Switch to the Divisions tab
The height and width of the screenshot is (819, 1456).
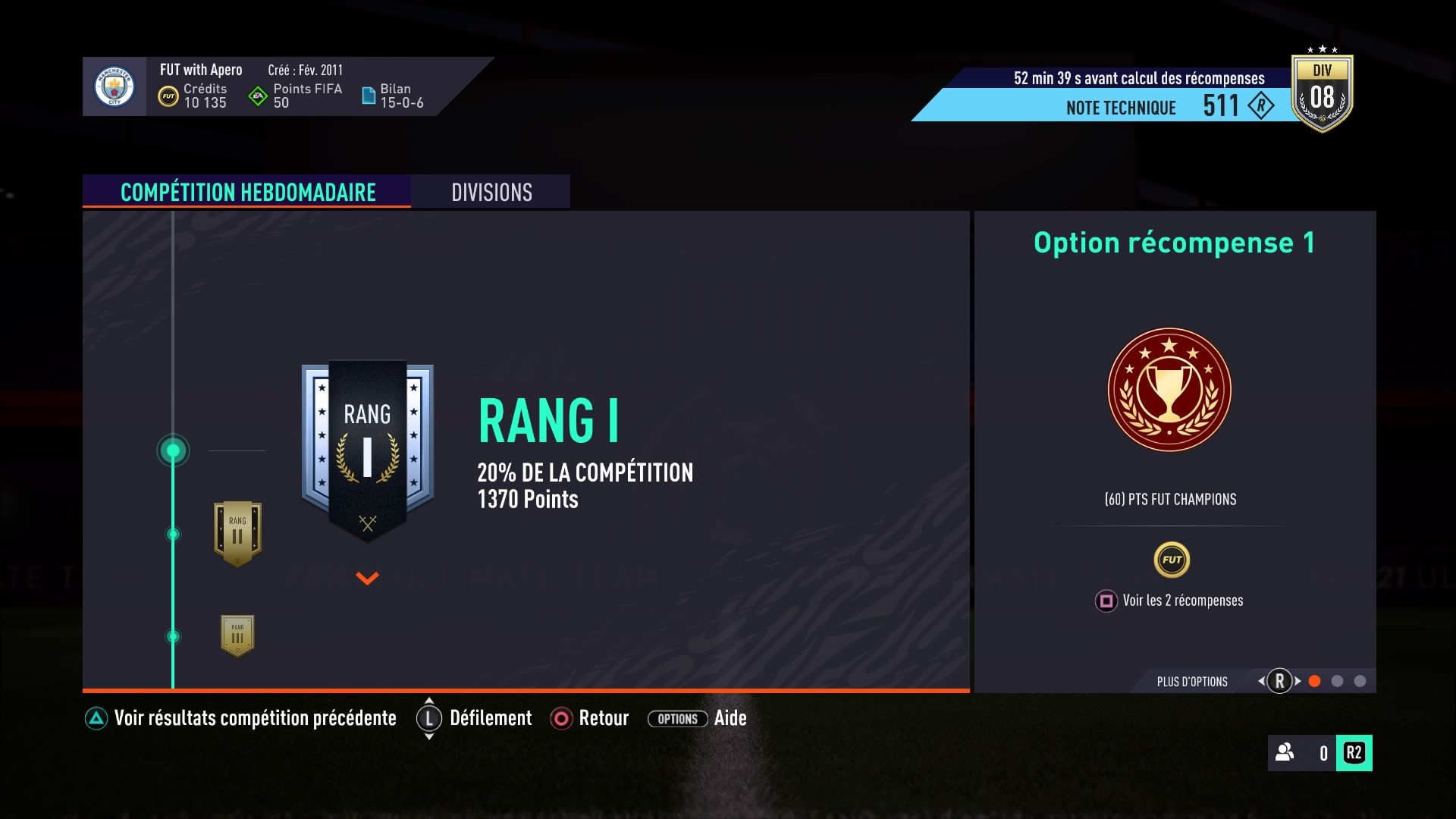point(491,192)
